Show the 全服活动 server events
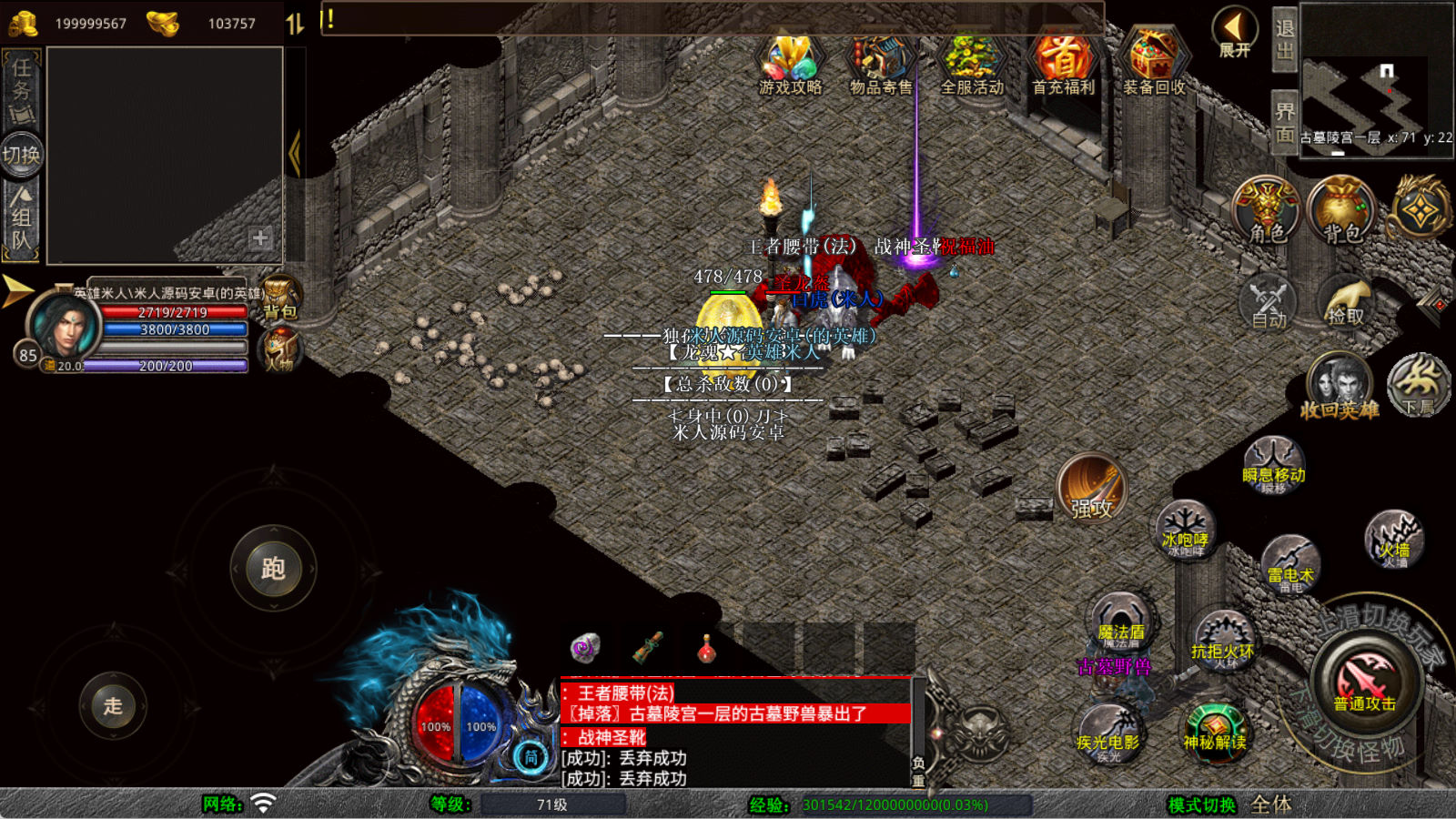 [972, 64]
